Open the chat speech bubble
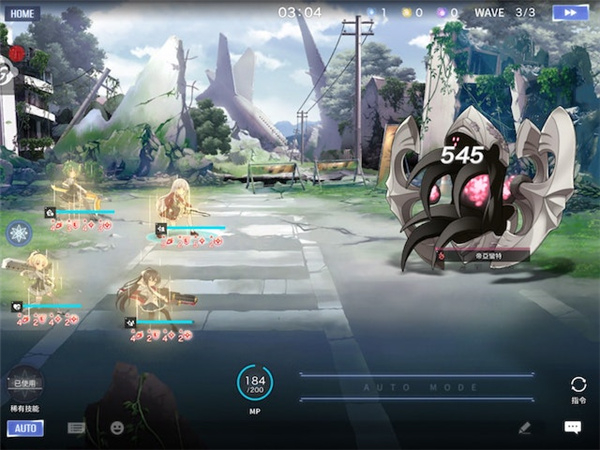 (x=572, y=427)
